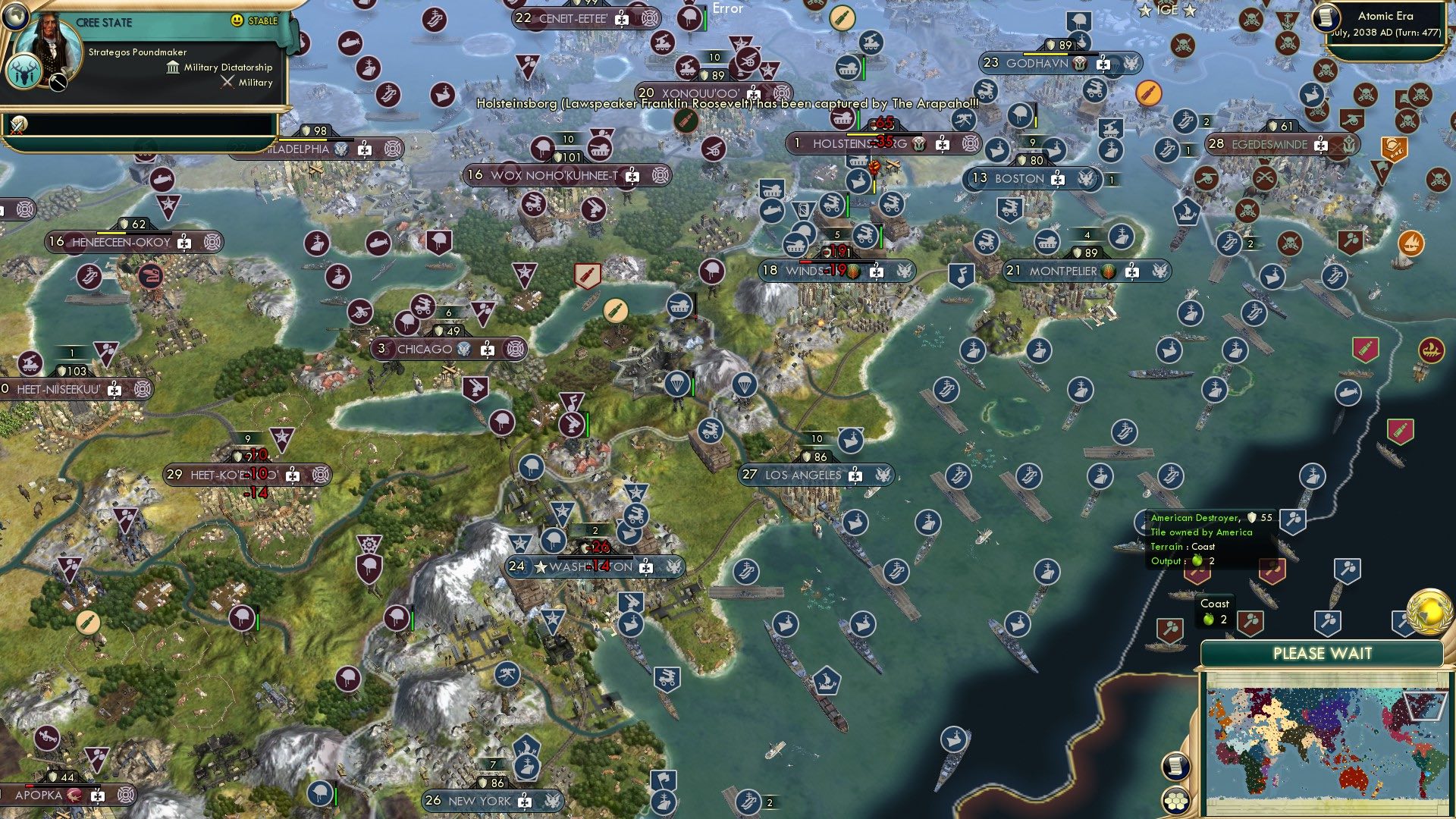
Task: Choose the New York city banner
Action: click(x=479, y=801)
